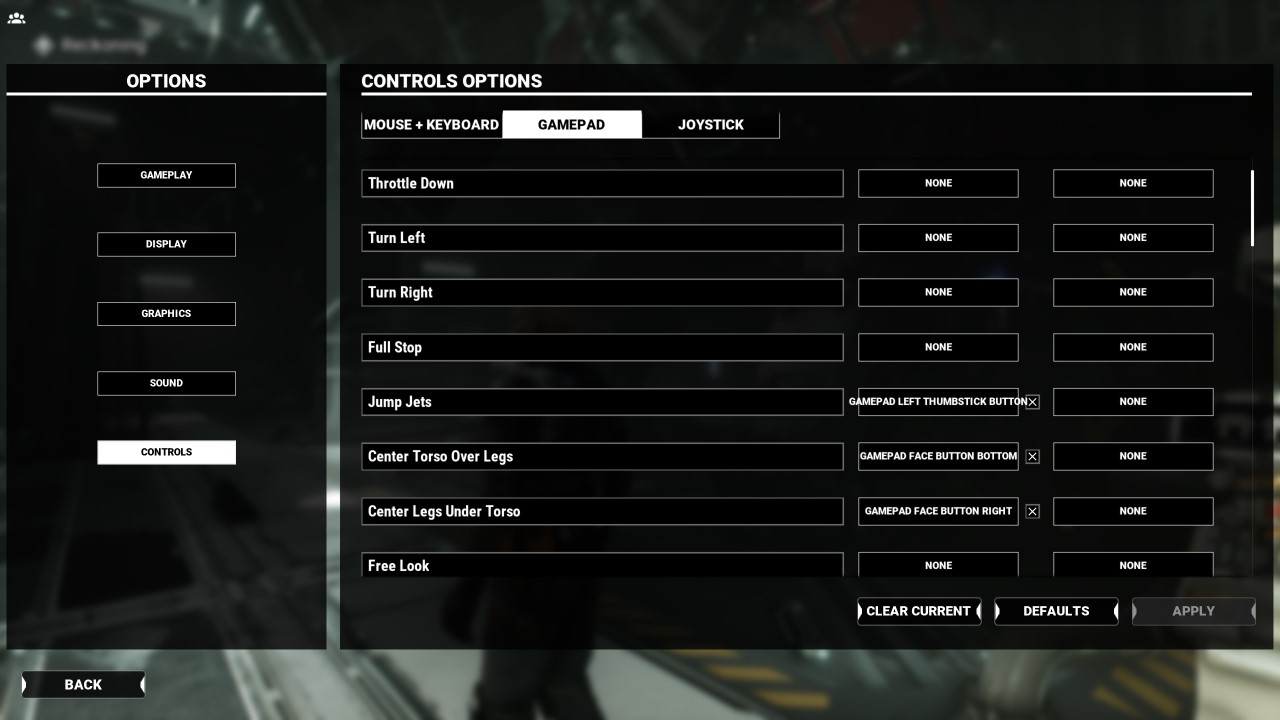The height and width of the screenshot is (720, 1280).
Task: Select the GRAPHICS options category
Action: tap(166, 313)
